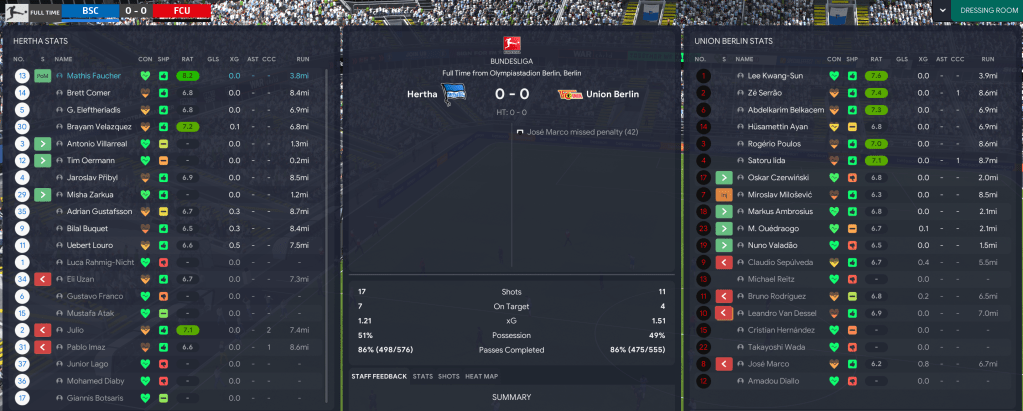Image resolution: width=1023 pixels, height=411 pixels.
Task: Select Julio in the Hertha list
Action: pyautogui.click(x=76, y=330)
